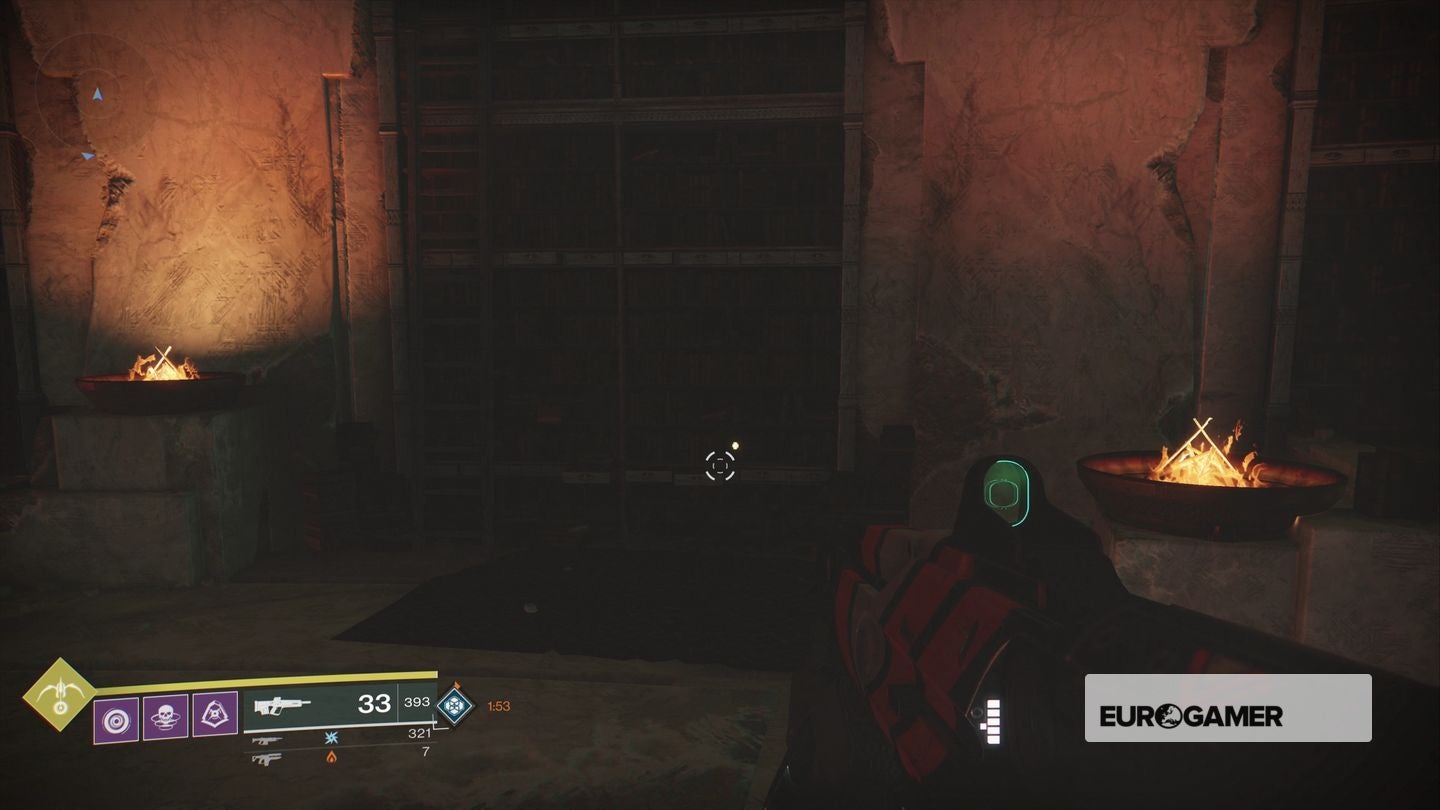Screen dimensions: 1440x810
Task: Click the crosshair reticle at screen center
Action: 720,465
